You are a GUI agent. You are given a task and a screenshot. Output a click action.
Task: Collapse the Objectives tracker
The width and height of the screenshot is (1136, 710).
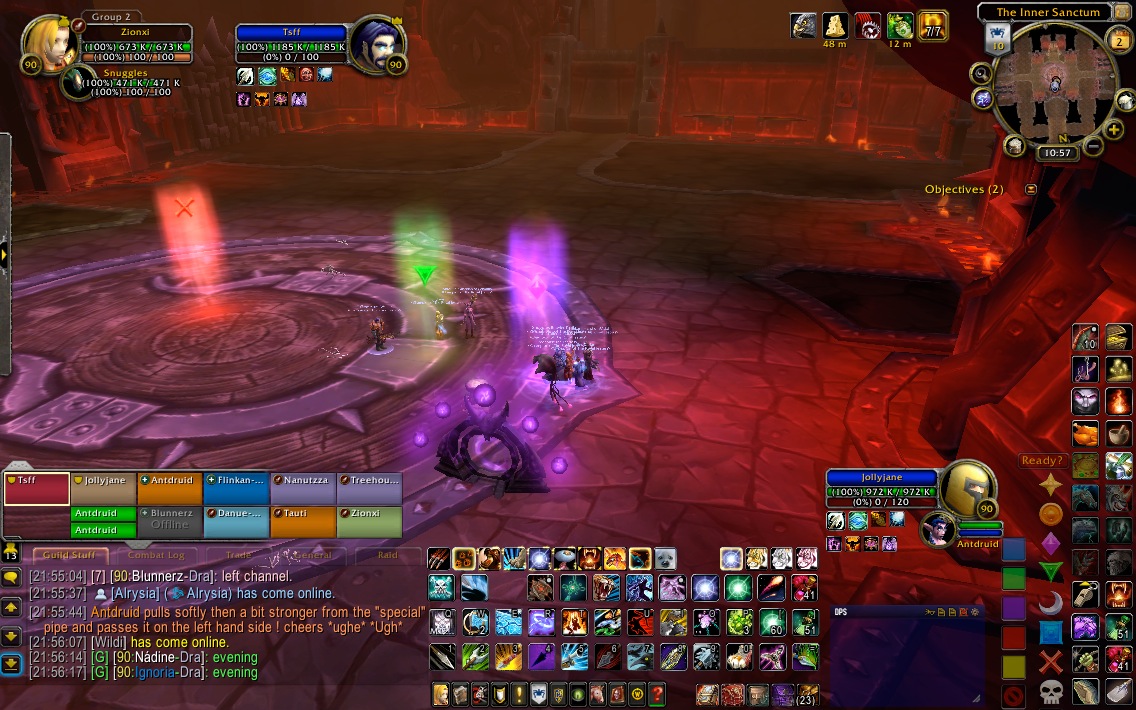click(1031, 189)
